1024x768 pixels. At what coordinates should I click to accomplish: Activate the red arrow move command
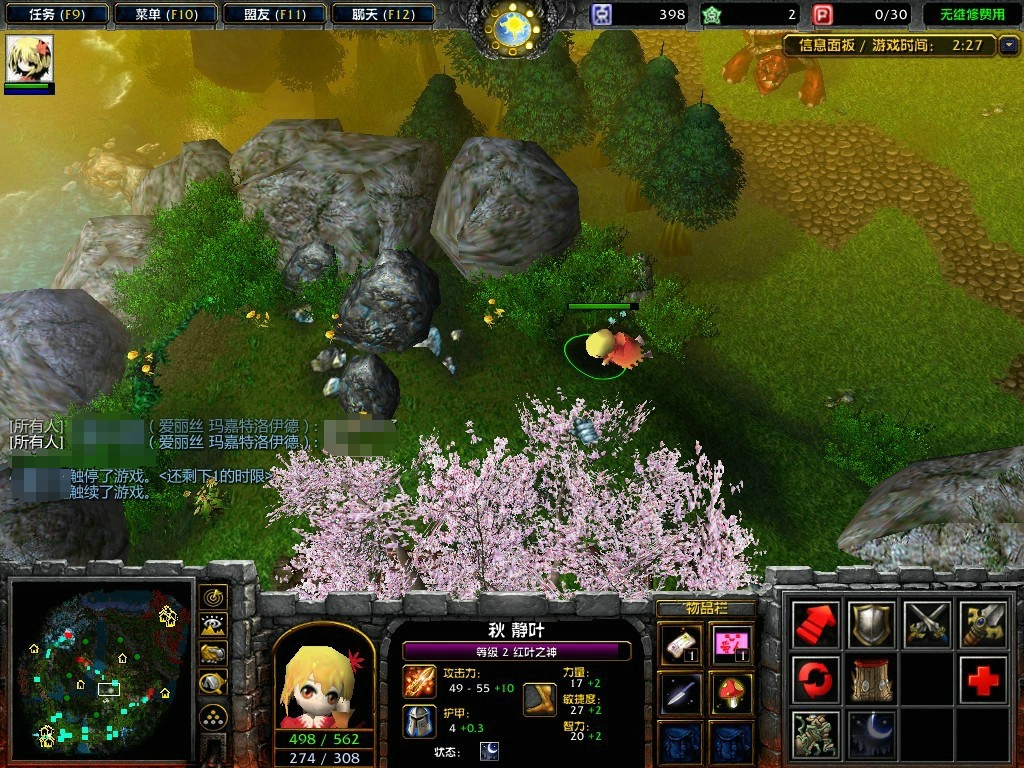click(815, 625)
